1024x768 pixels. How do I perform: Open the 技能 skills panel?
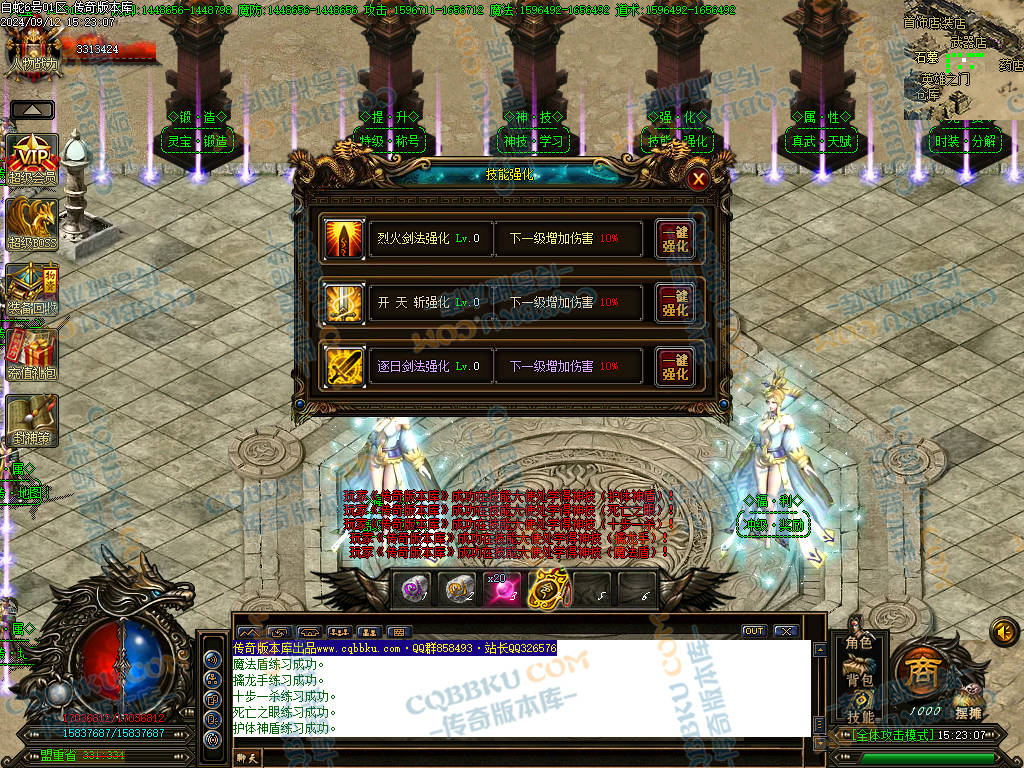pos(859,715)
